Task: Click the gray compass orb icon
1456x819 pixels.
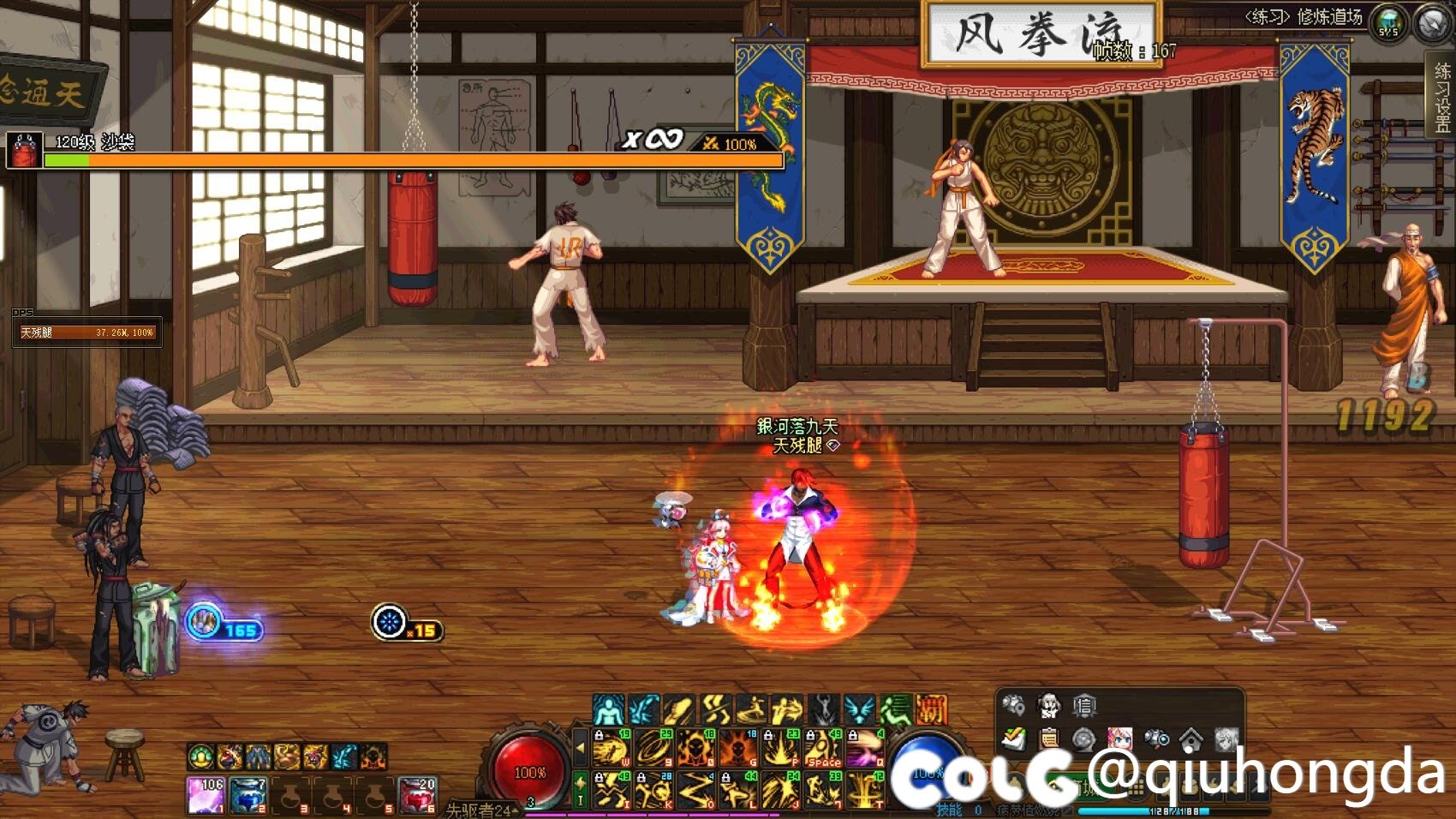Action: point(1431,23)
